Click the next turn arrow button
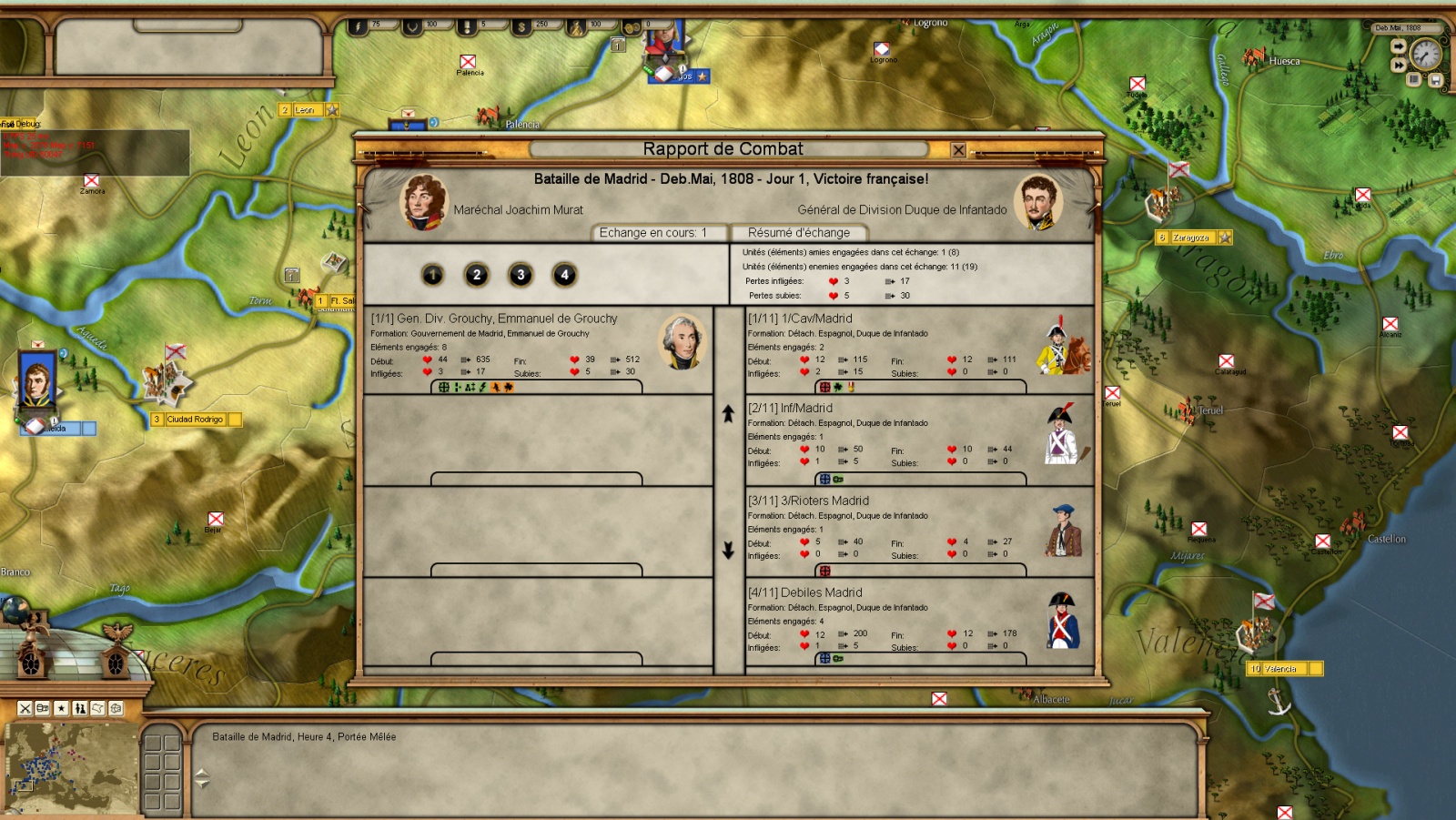This screenshot has width=1456, height=820. point(1399,47)
